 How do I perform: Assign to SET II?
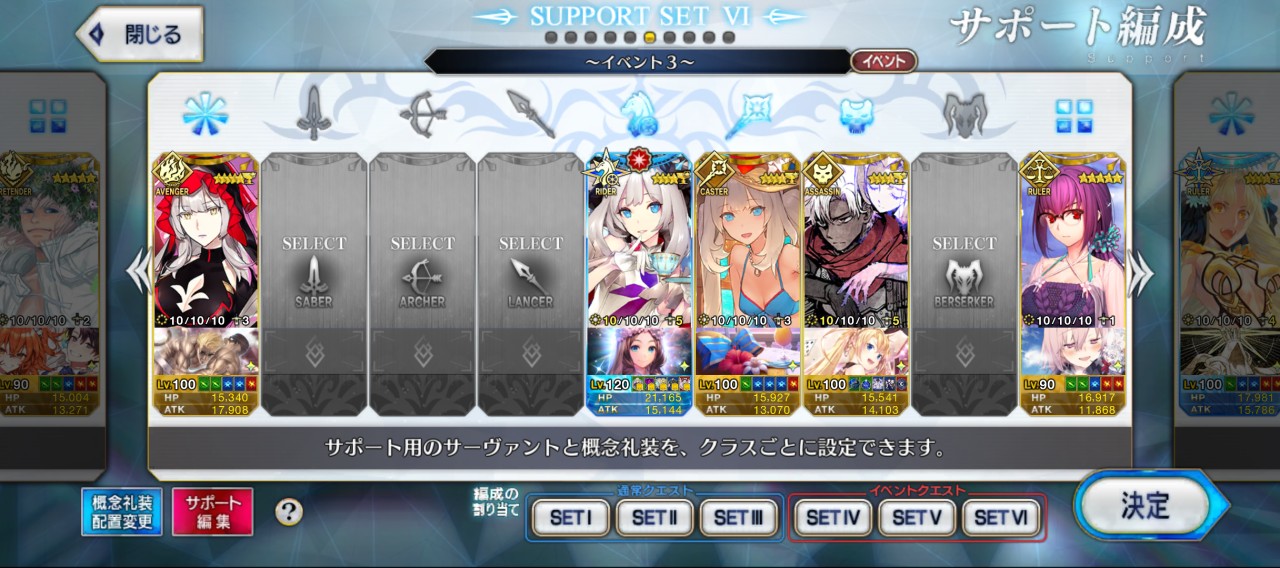coord(654,518)
